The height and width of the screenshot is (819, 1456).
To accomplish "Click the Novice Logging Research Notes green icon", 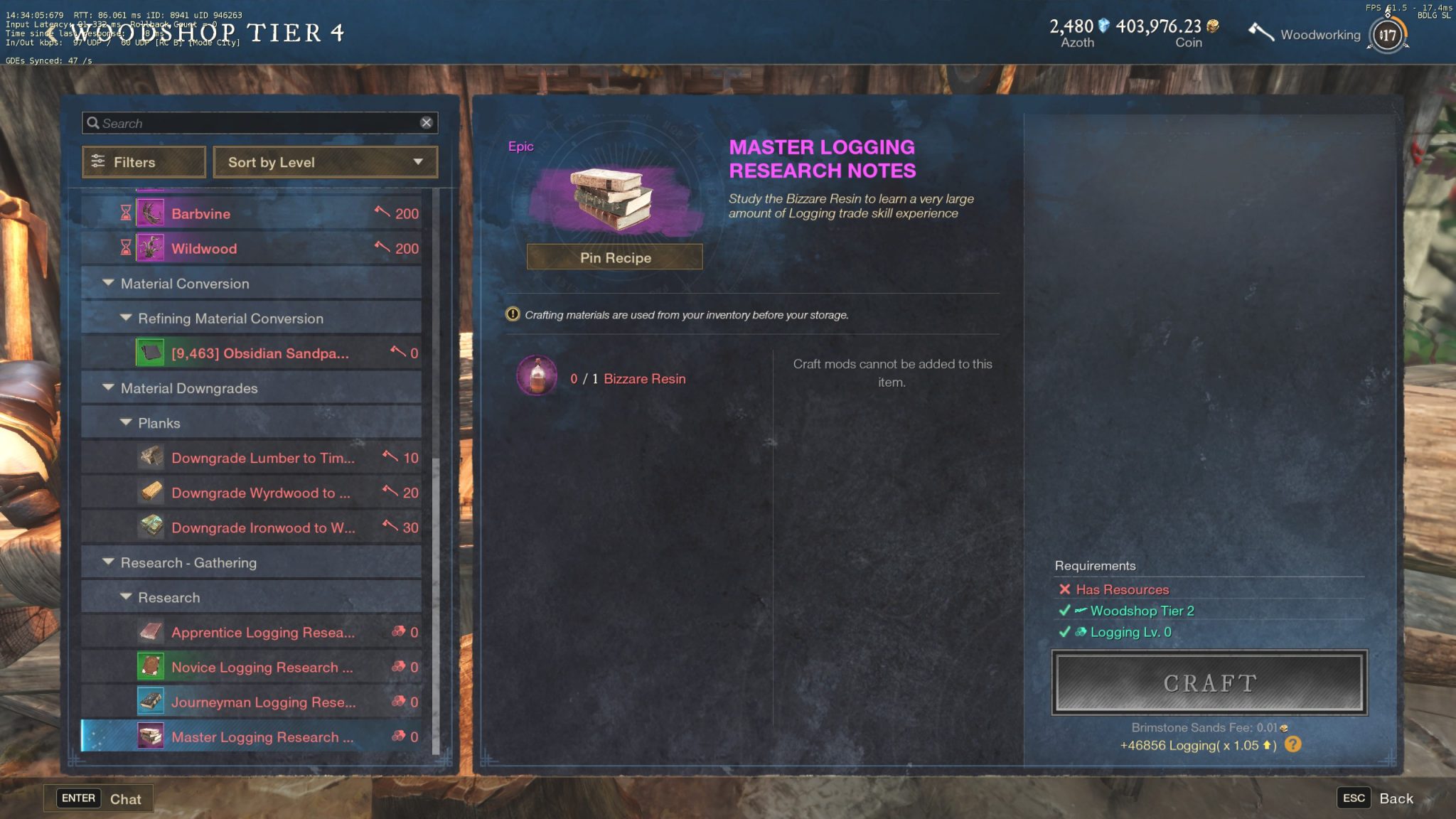I will pyautogui.click(x=150, y=667).
